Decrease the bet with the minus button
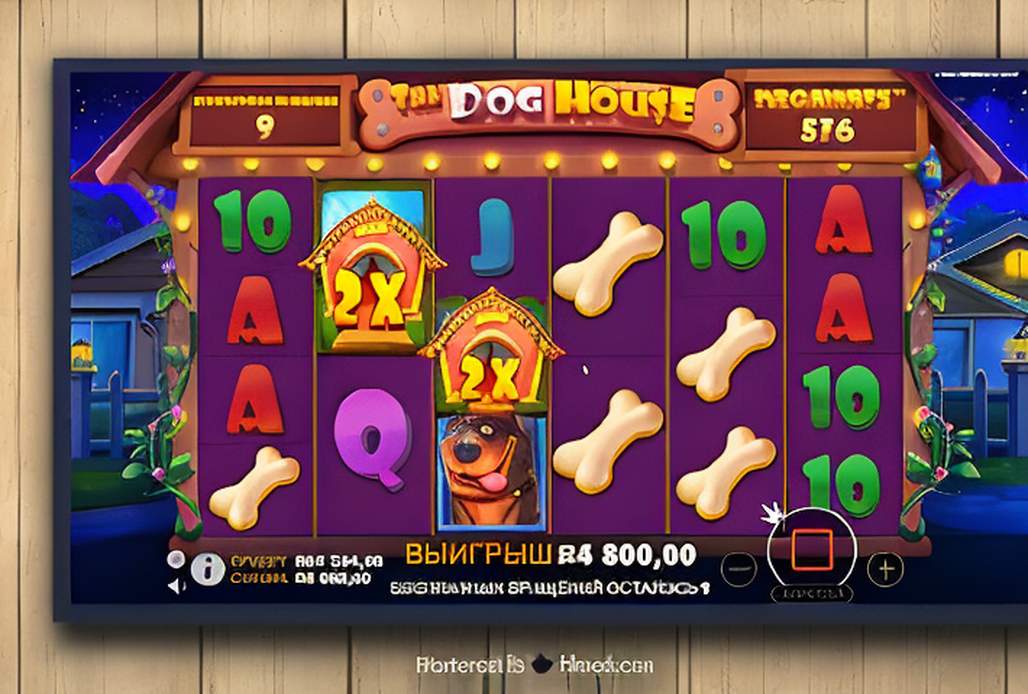The width and height of the screenshot is (1028, 694). point(737,569)
